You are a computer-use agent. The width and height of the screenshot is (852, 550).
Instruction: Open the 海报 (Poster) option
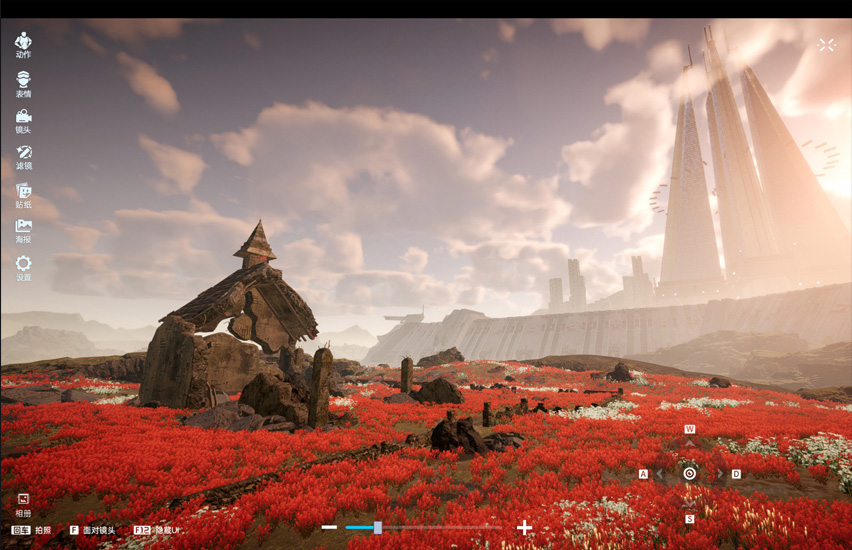(23, 229)
